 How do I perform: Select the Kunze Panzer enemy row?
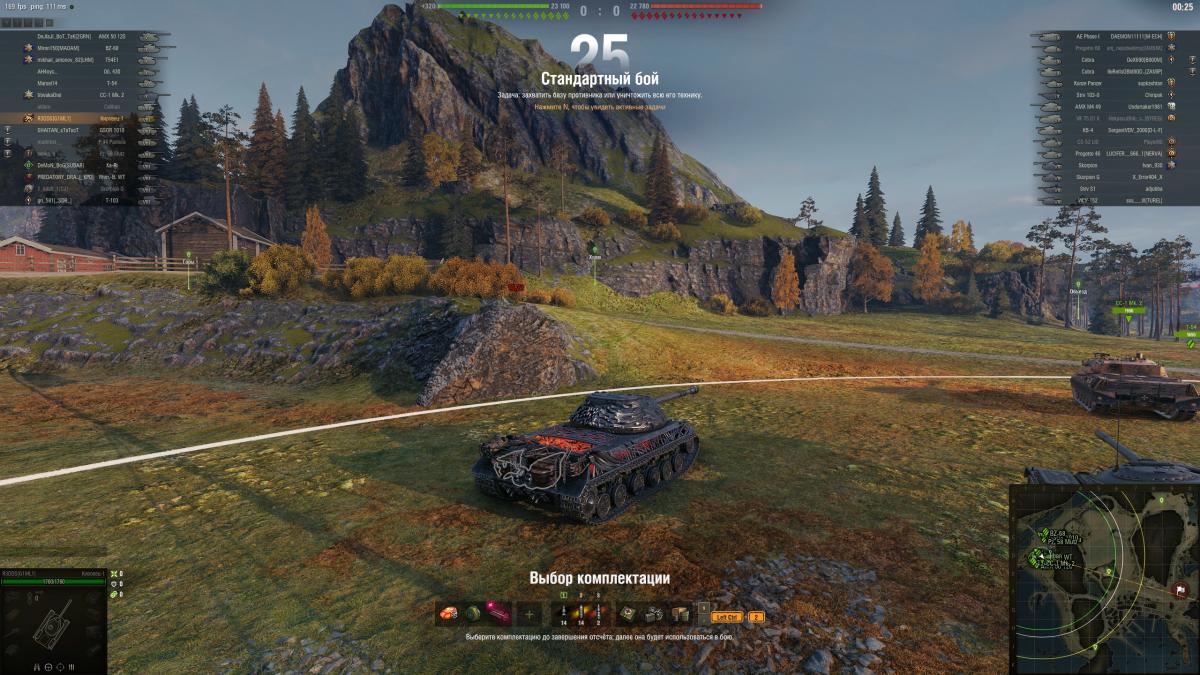(x=1110, y=83)
